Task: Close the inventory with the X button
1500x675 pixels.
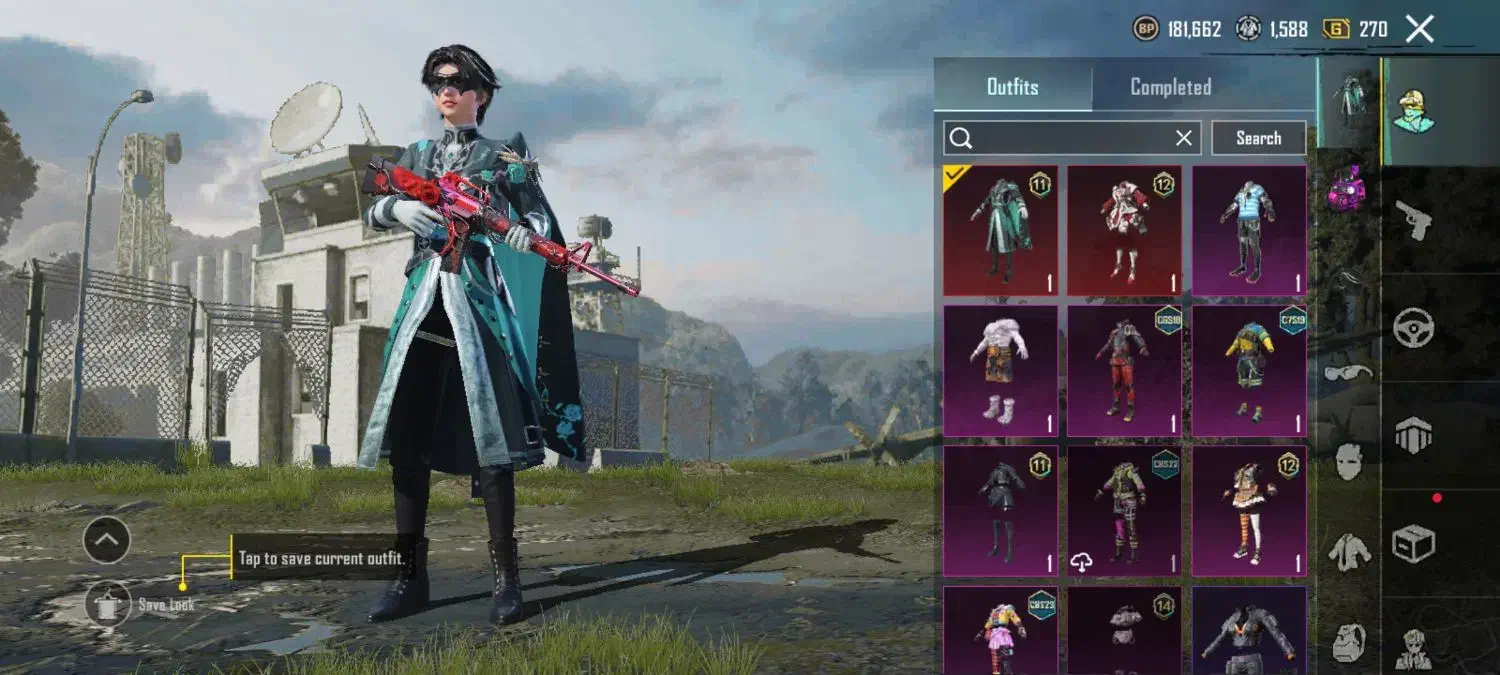Action: point(1420,29)
